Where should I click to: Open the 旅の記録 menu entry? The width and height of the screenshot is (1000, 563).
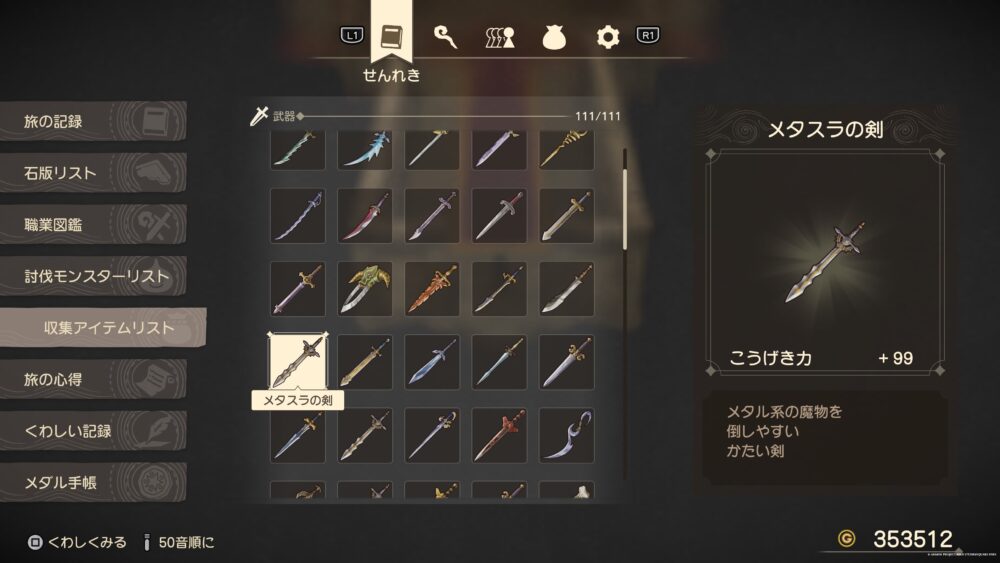tap(90, 122)
